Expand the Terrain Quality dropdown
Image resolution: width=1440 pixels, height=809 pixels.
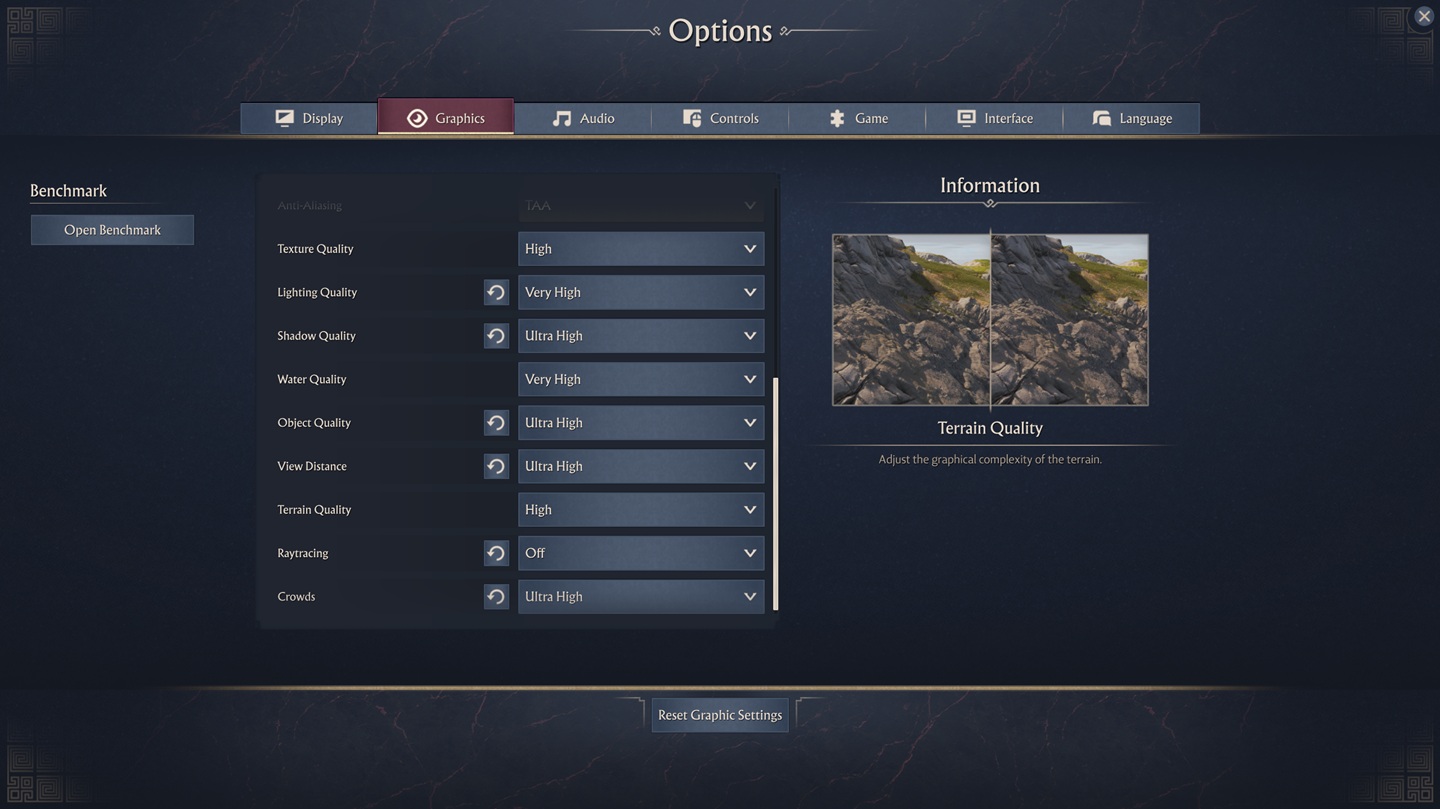[x=641, y=510]
